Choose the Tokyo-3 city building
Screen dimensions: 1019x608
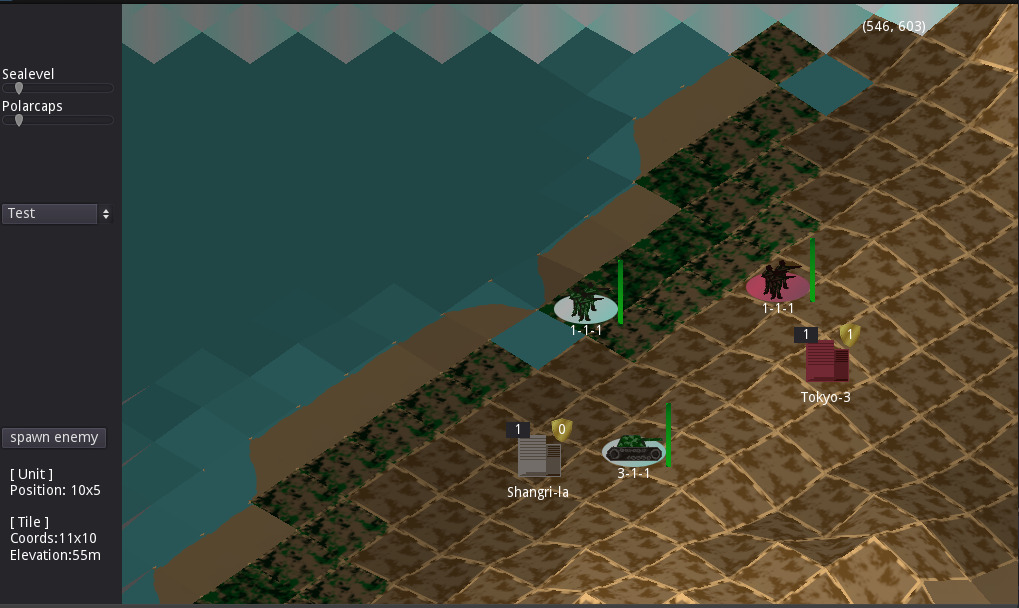tap(827, 361)
